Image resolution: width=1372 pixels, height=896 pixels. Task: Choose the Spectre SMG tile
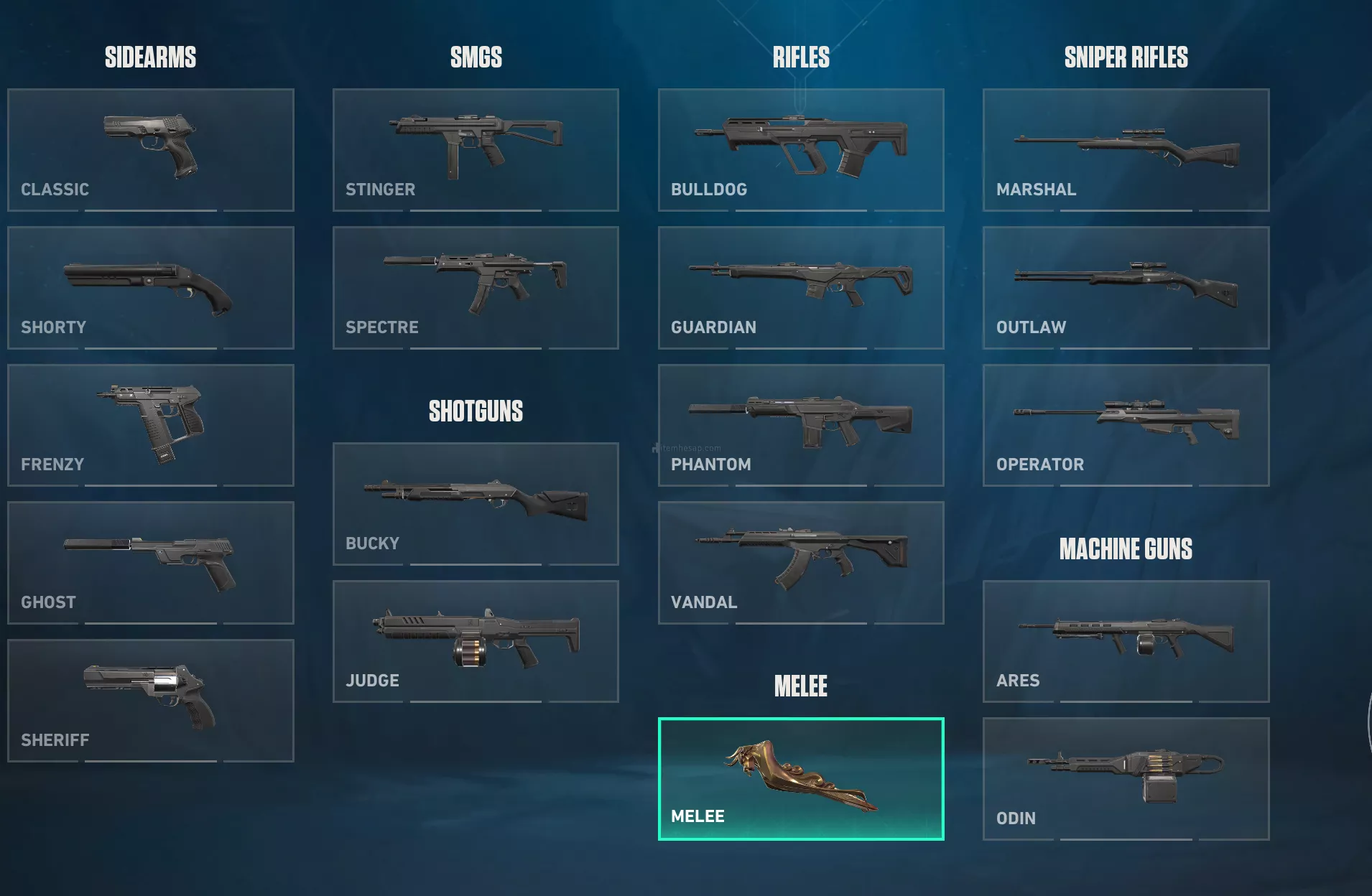coord(476,288)
